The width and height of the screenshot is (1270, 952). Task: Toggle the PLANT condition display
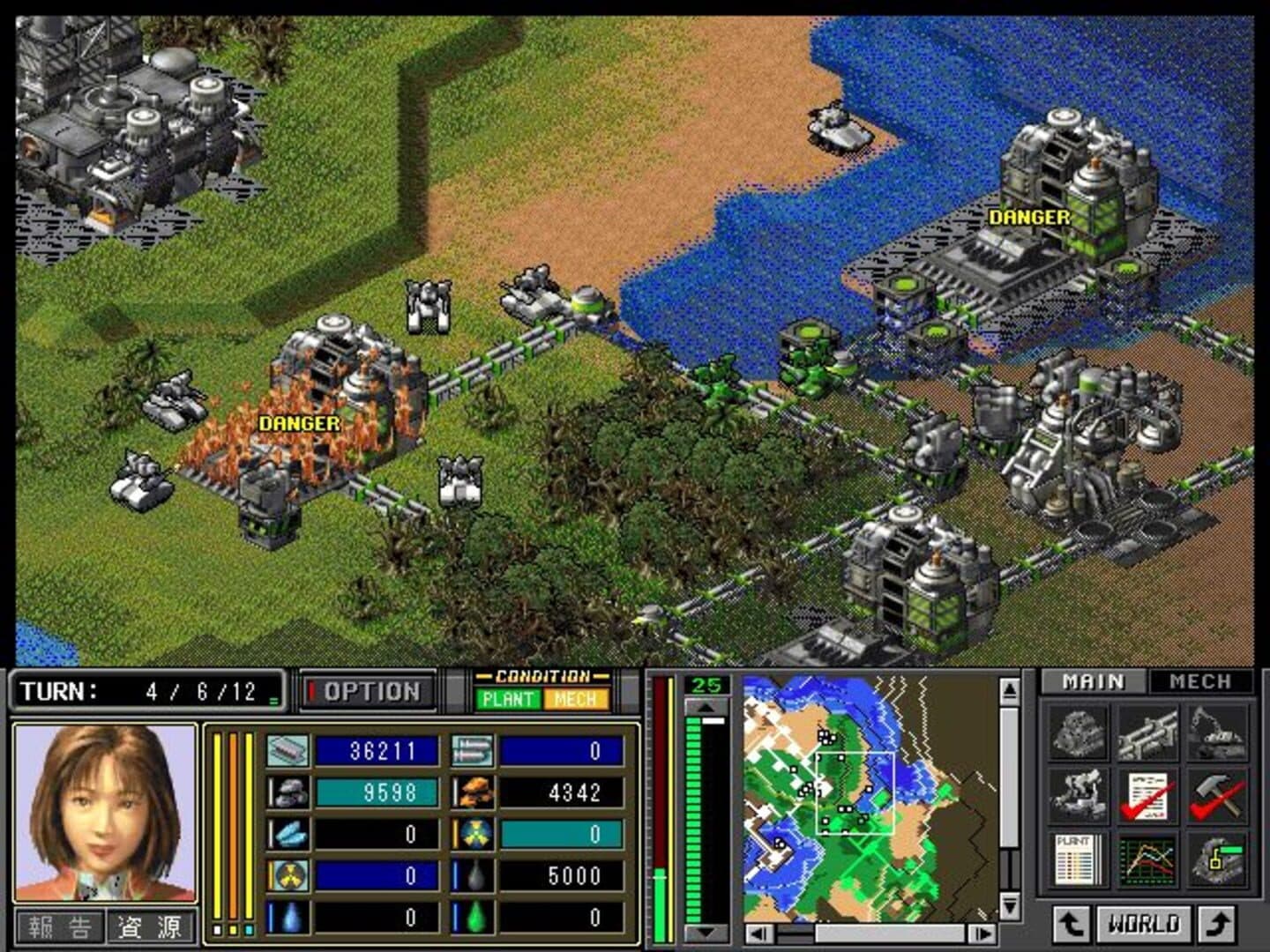click(507, 700)
